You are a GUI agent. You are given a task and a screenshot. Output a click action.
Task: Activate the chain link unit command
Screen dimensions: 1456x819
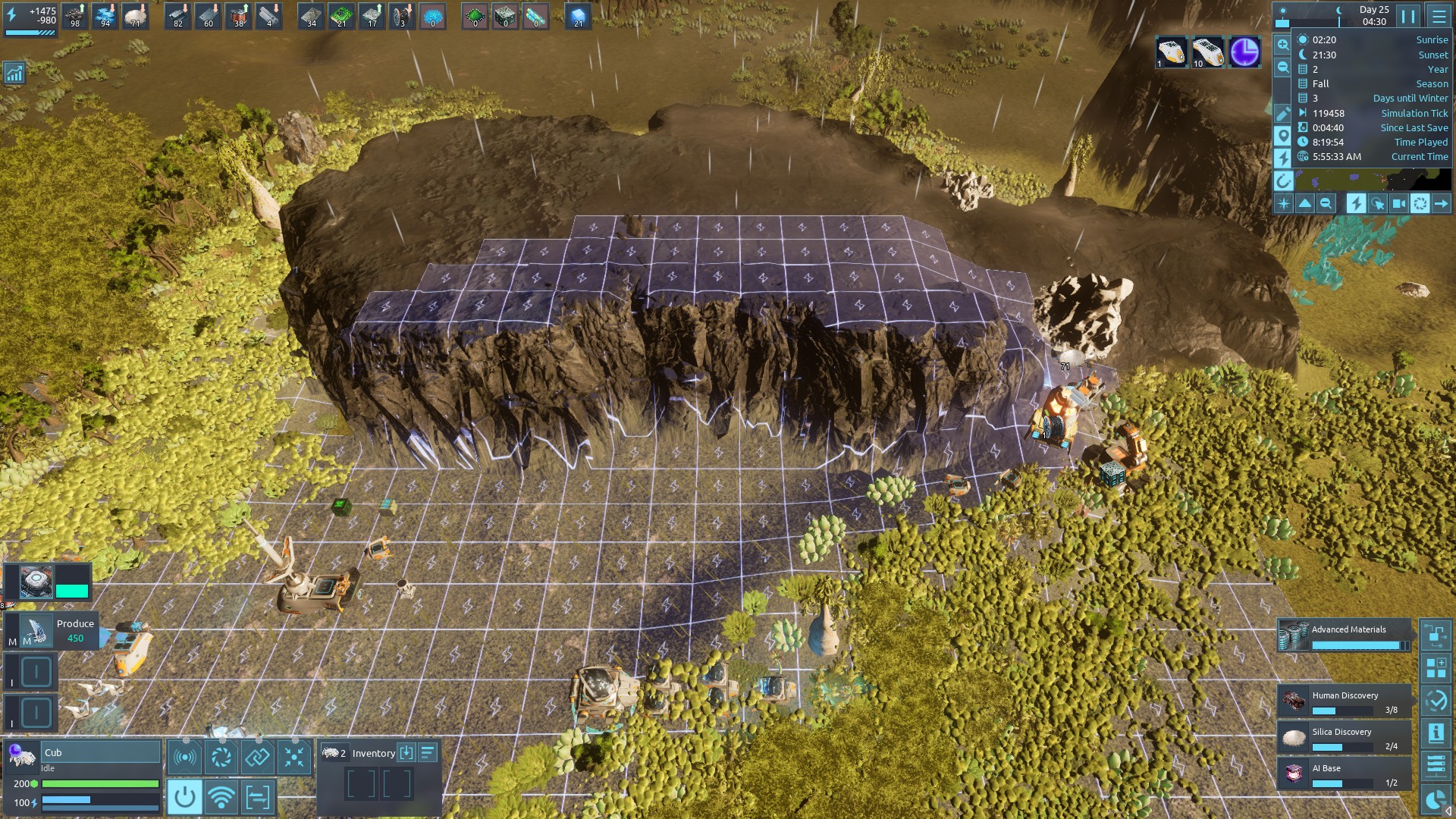point(257,757)
